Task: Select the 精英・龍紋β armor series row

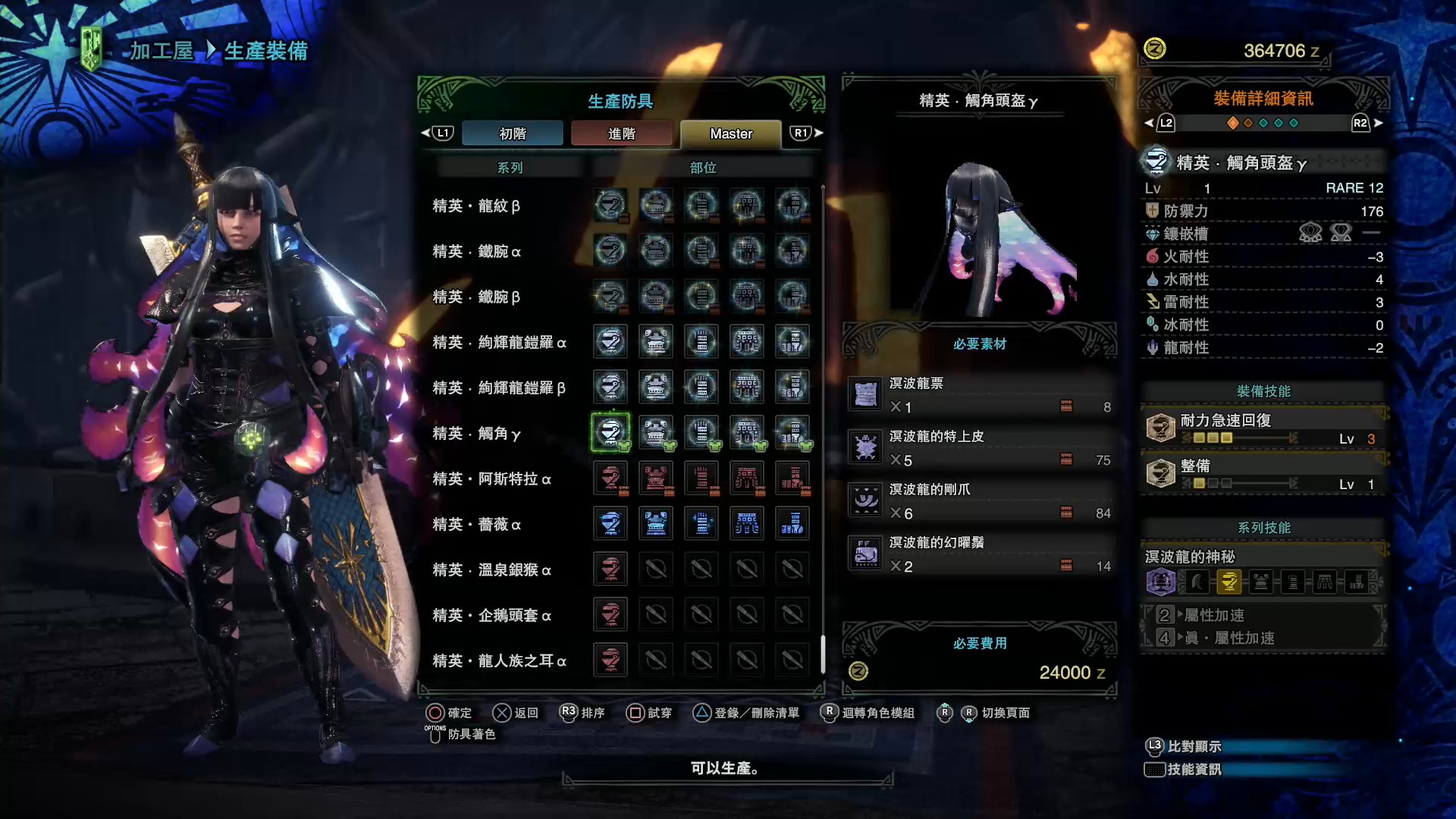Action: [x=476, y=206]
